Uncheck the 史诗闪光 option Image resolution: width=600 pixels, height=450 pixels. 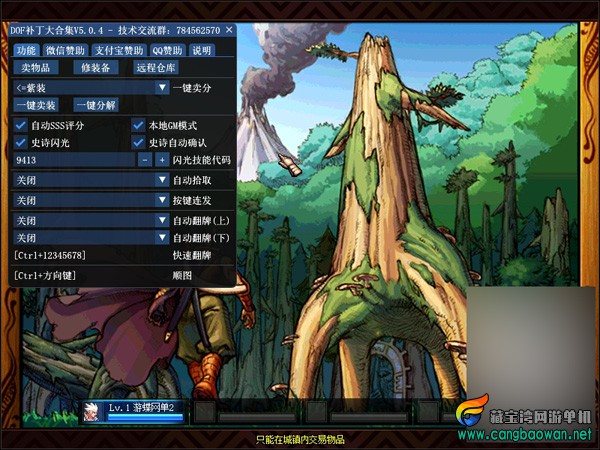(x=20, y=142)
